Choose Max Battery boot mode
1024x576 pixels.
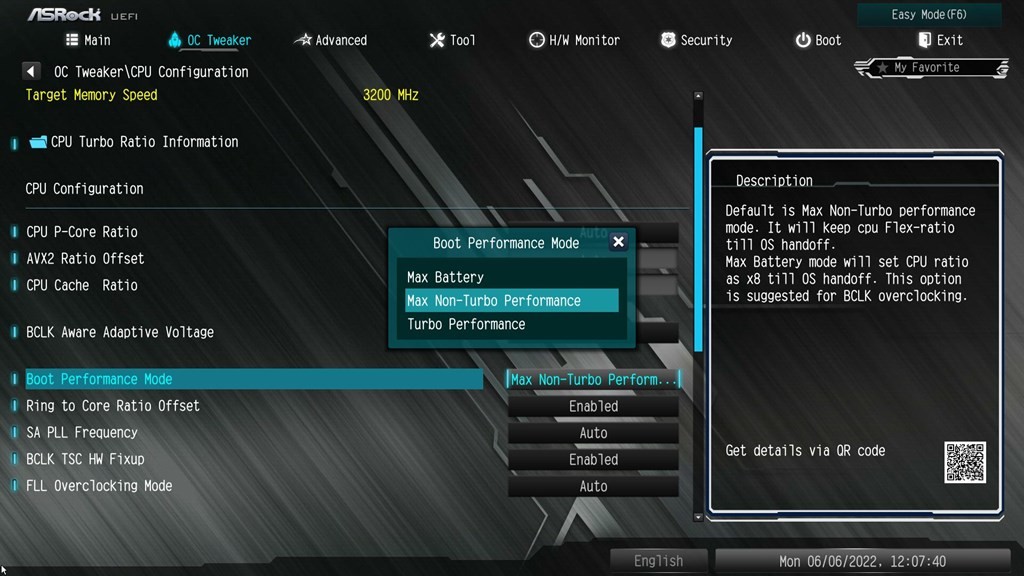[x=445, y=277]
